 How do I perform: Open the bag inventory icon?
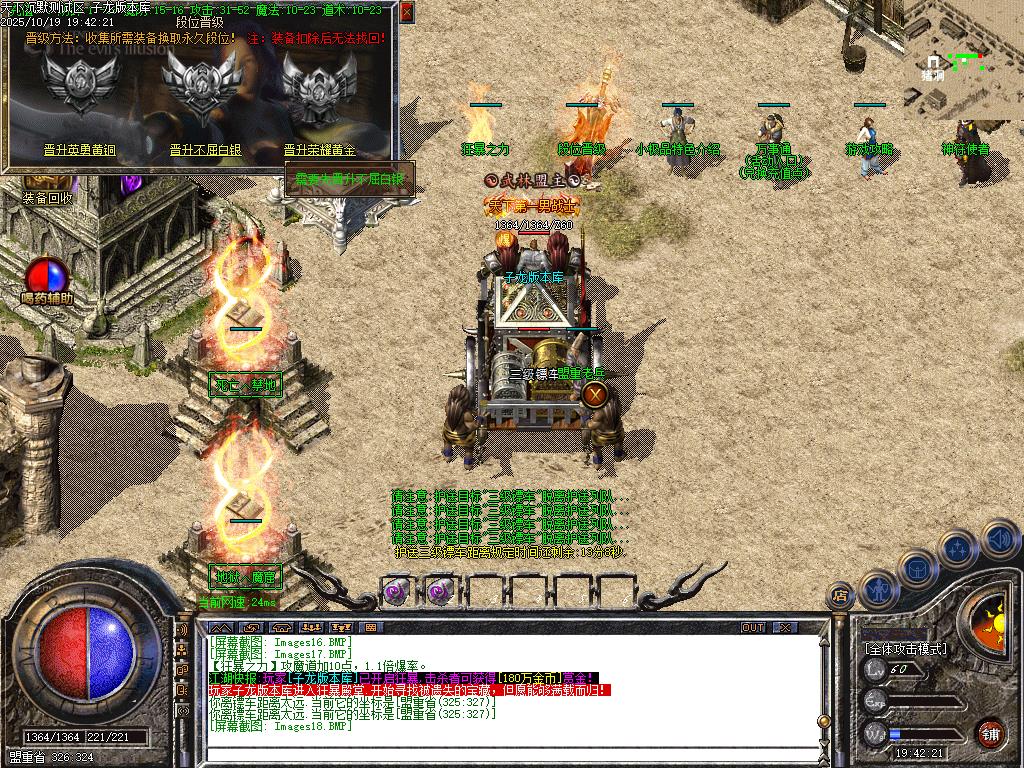[916, 569]
